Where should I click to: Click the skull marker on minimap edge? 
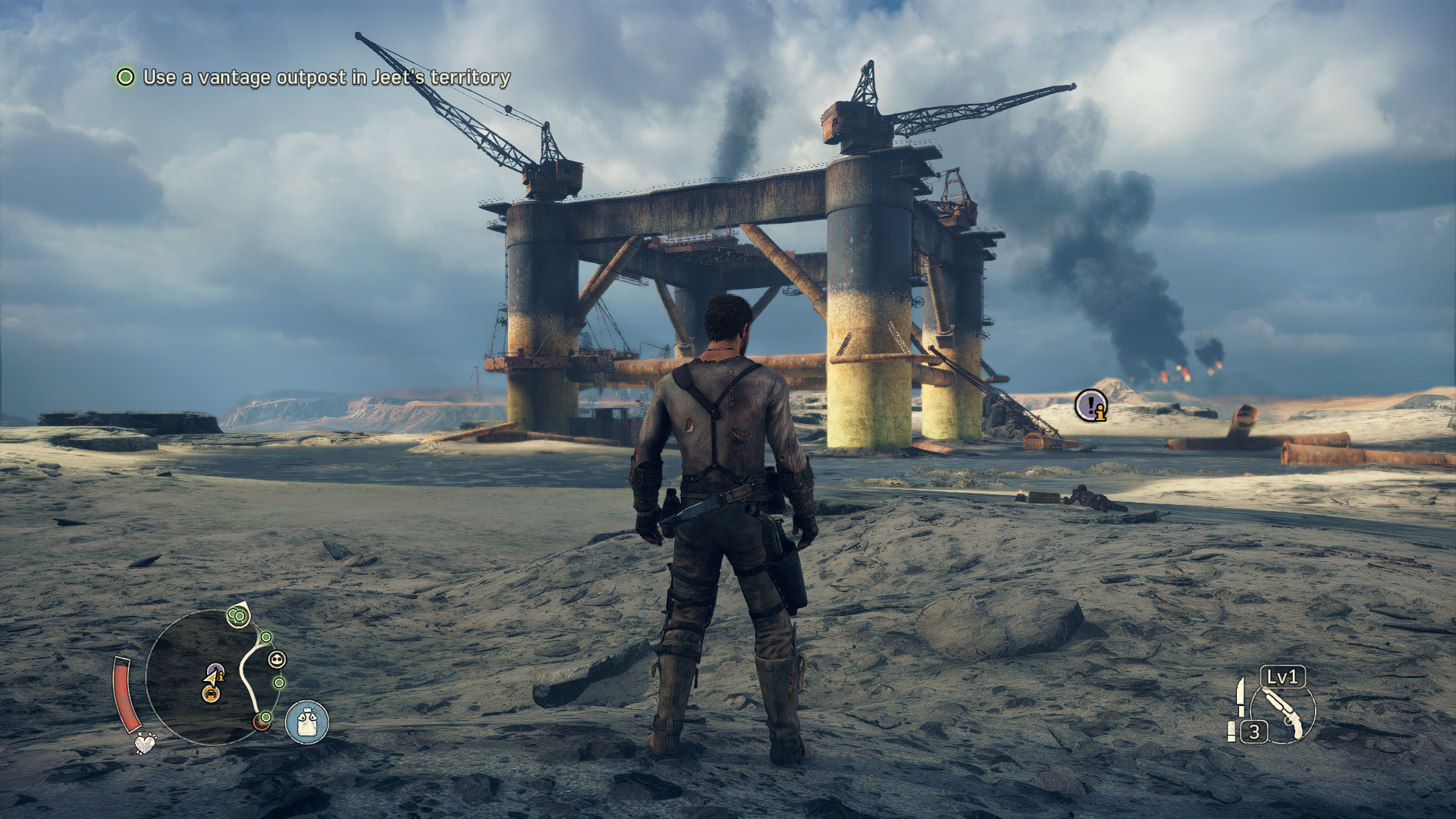tap(277, 660)
